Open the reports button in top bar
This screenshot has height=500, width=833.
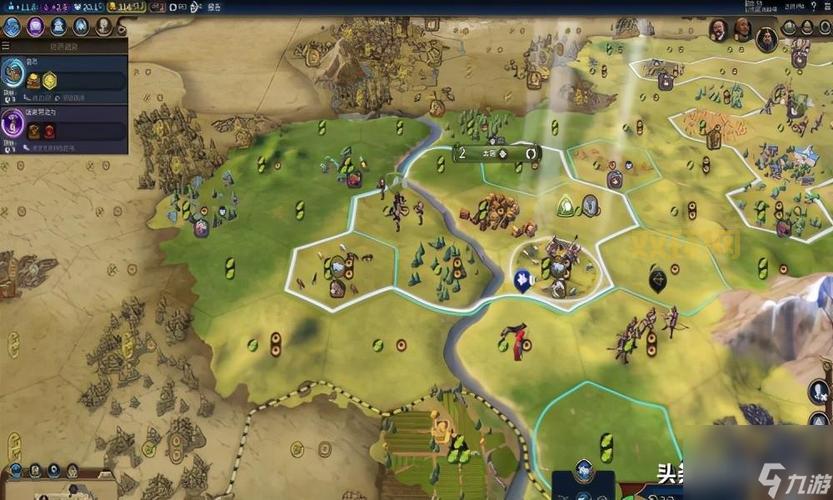tap(214, 6)
